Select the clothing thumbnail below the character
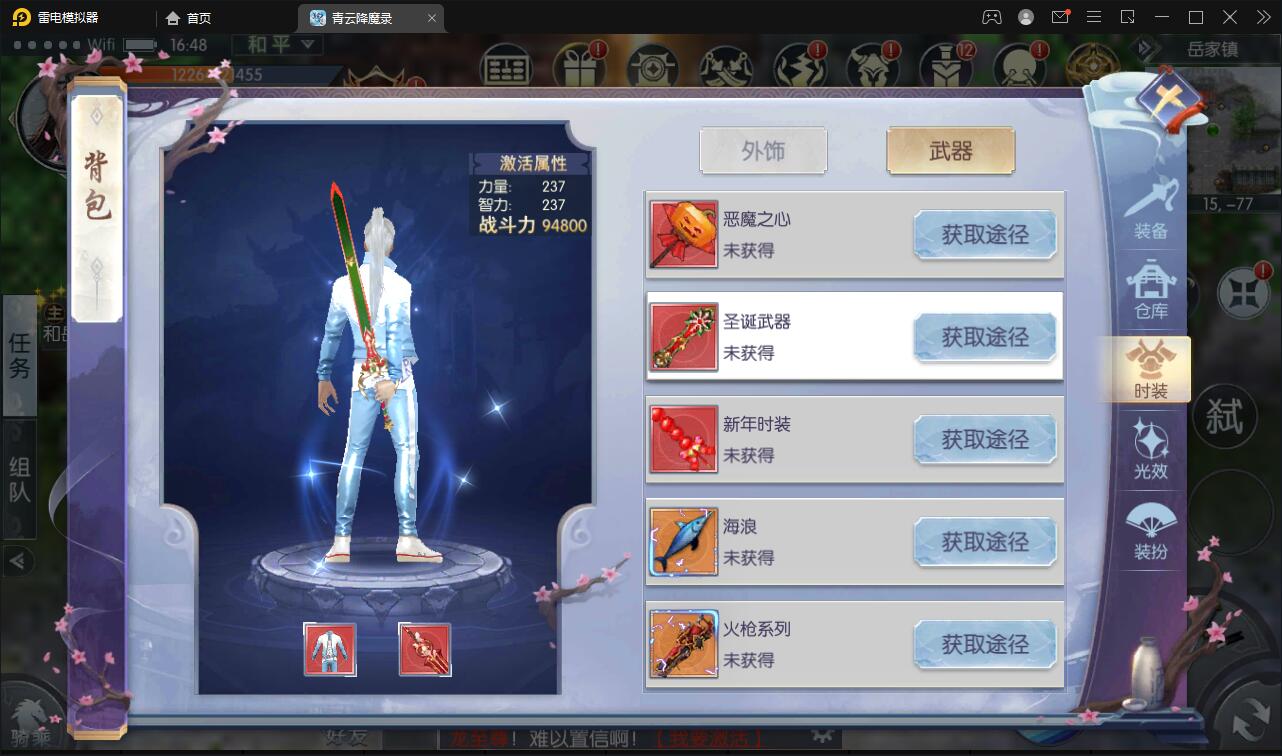 331,648
